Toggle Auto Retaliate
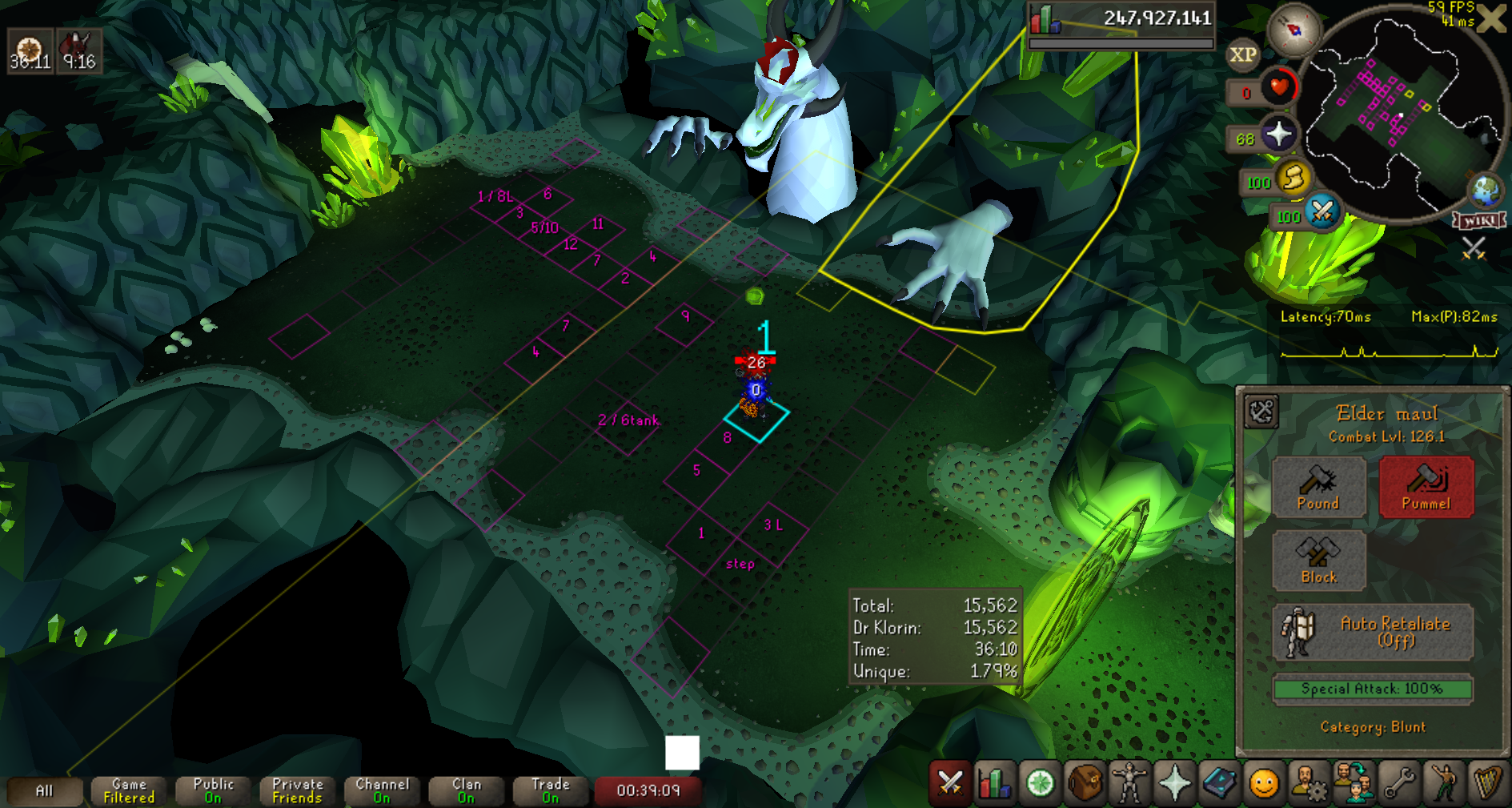 tap(1372, 632)
